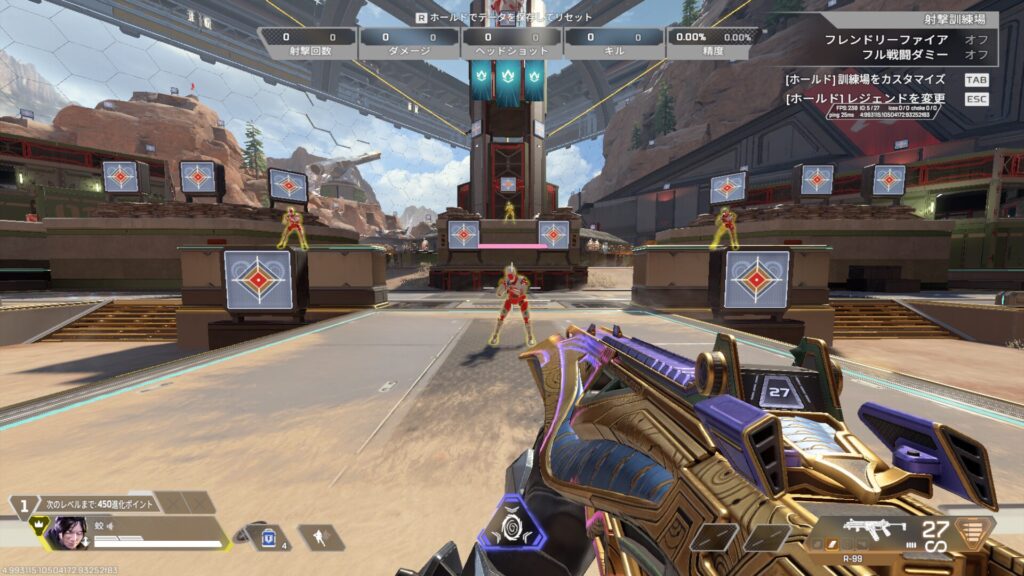Viewport: 1024px width, 576px height.
Task: Activate the tactical ability icon with the running figure
Action: pos(320,538)
